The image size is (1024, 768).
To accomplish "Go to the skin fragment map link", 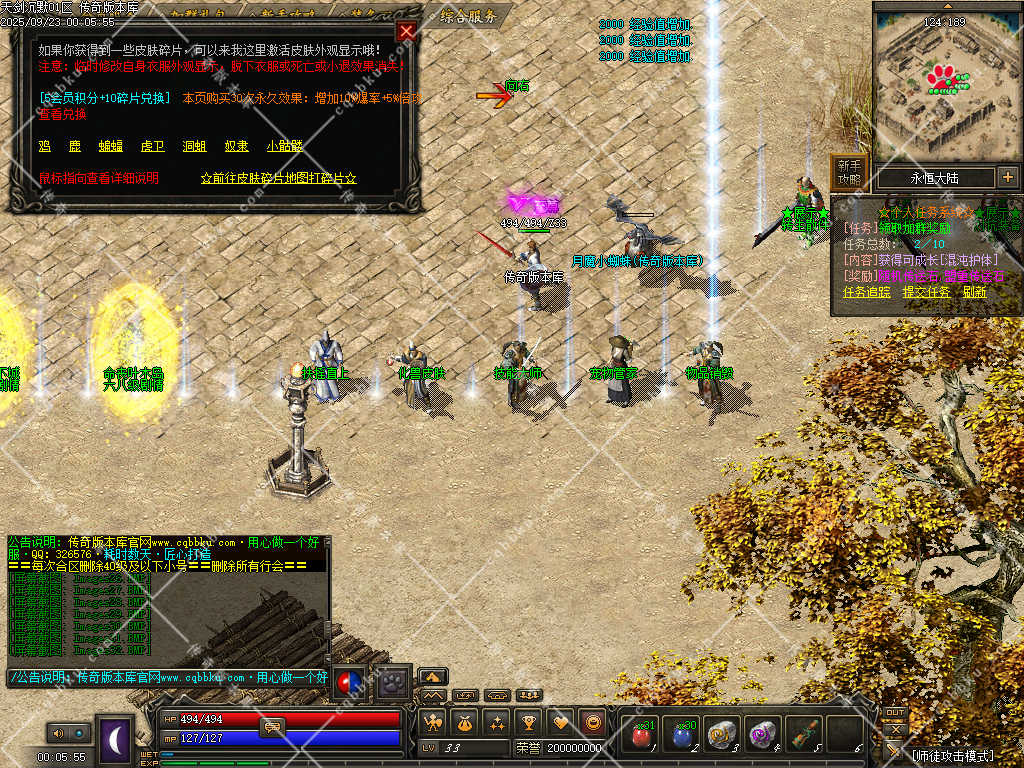I will [x=279, y=178].
